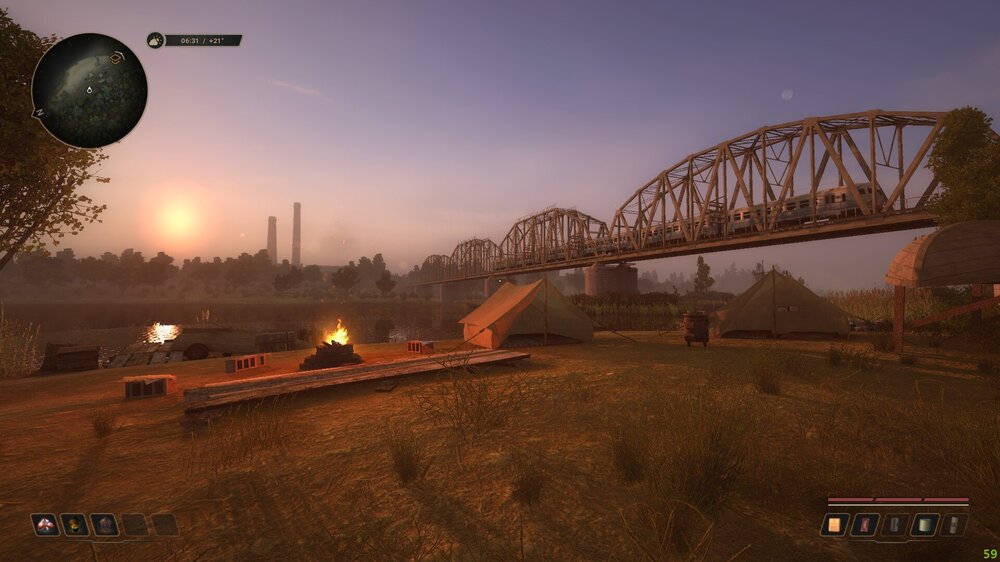
Task: Select the red item in the right hotbar
Action: click(865, 524)
